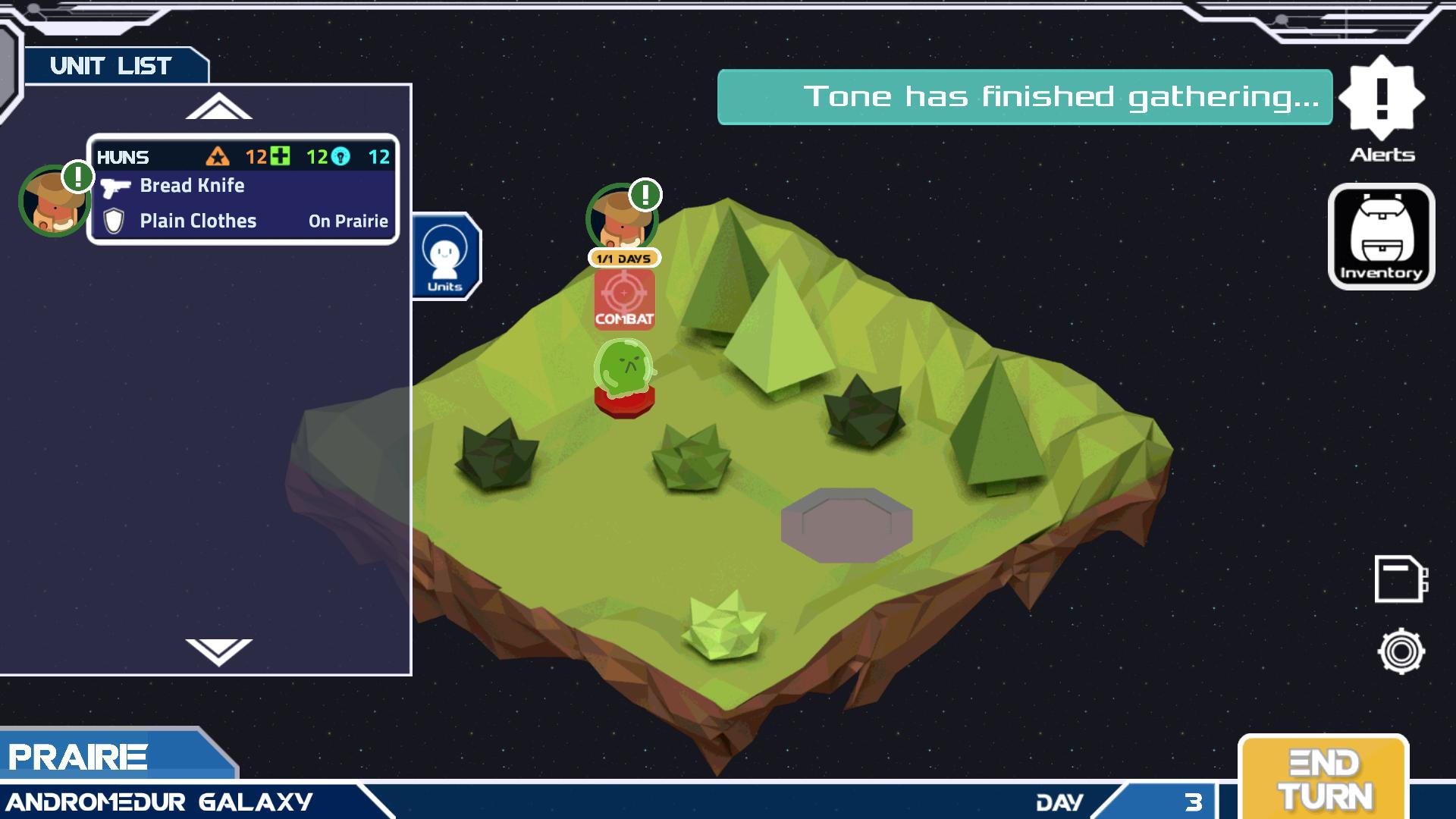Open the Alerts notifications

click(1381, 105)
